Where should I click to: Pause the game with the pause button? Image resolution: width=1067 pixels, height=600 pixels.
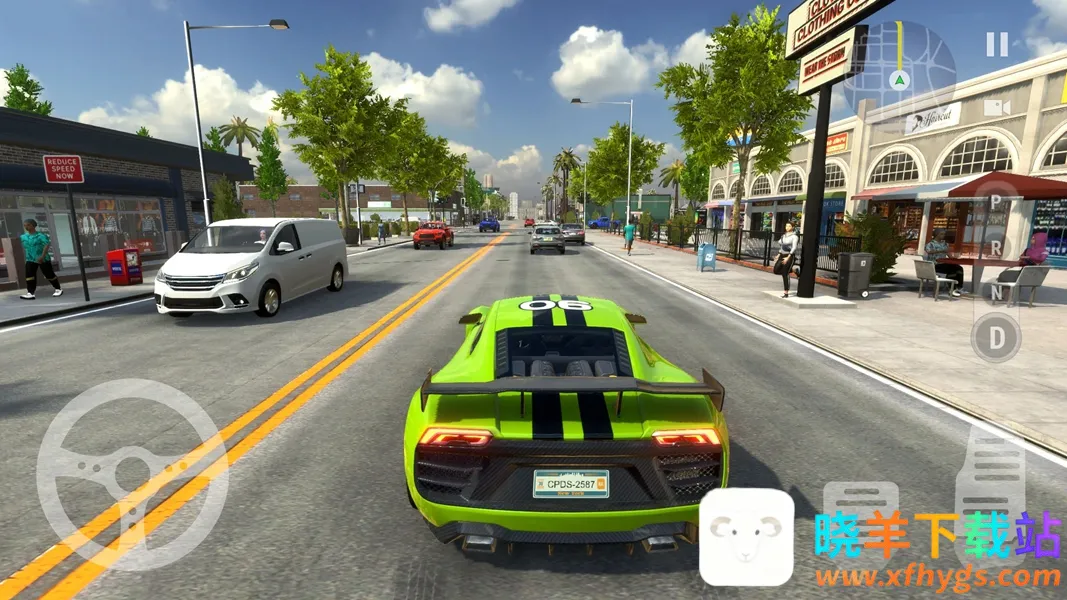click(x=997, y=44)
